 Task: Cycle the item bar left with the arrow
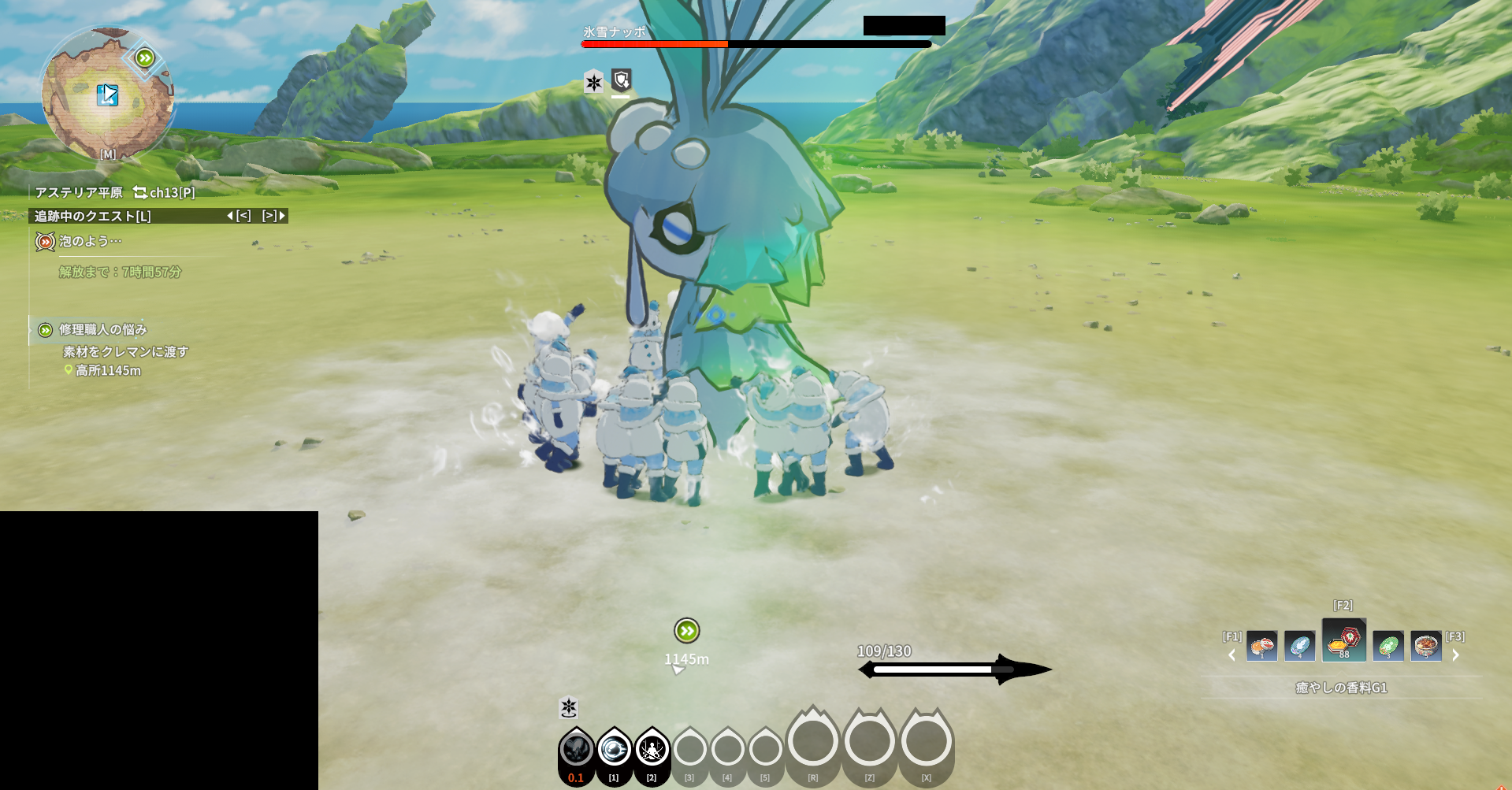click(1232, 655)
